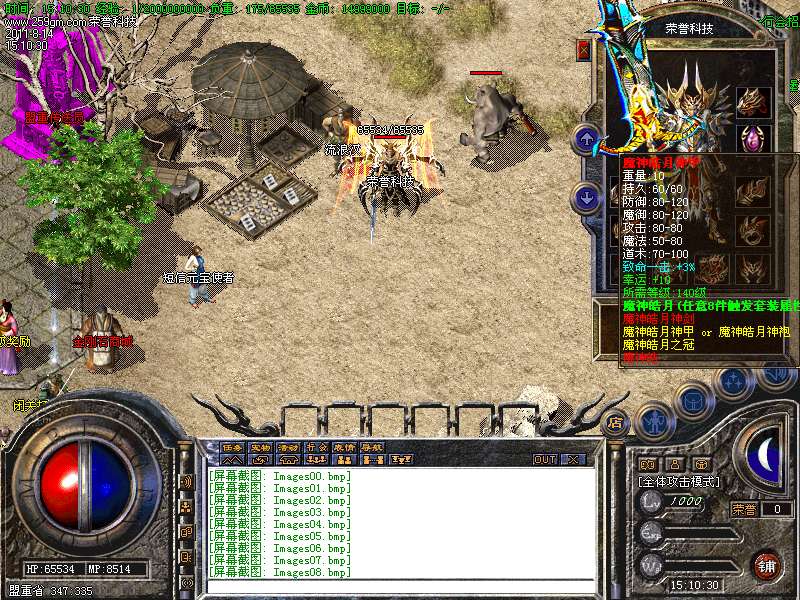Open the 宠物 pet tab
Viewport: 800px width, 600px height.
(x=261, y=447)
